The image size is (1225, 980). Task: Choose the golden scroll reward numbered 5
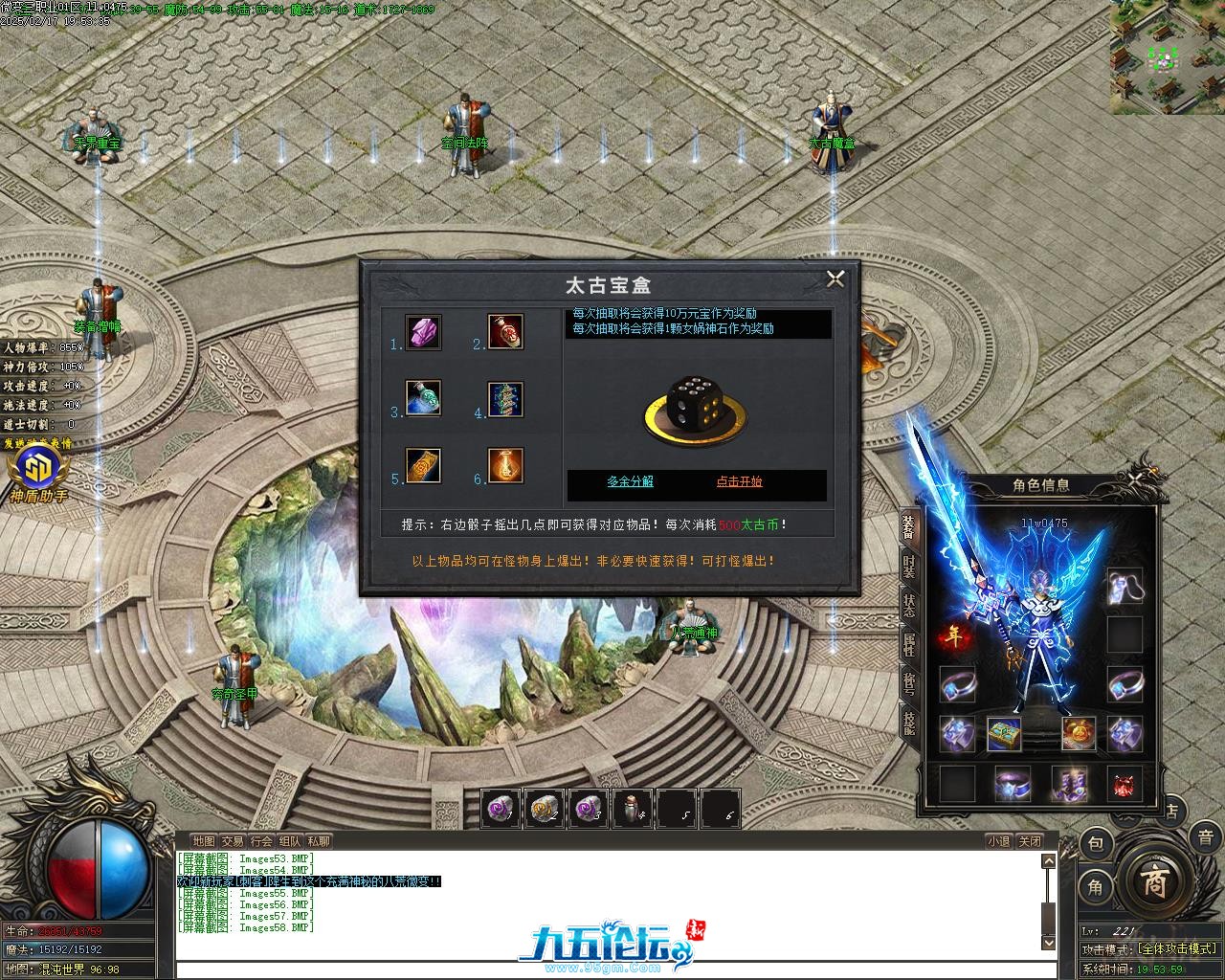coord(423,466)
